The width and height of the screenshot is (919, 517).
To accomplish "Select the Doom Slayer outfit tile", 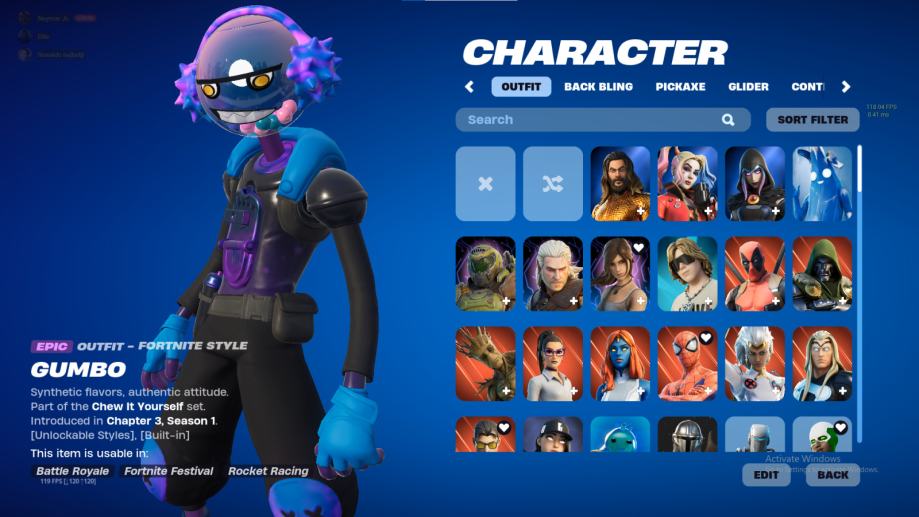I will point(485,274).
